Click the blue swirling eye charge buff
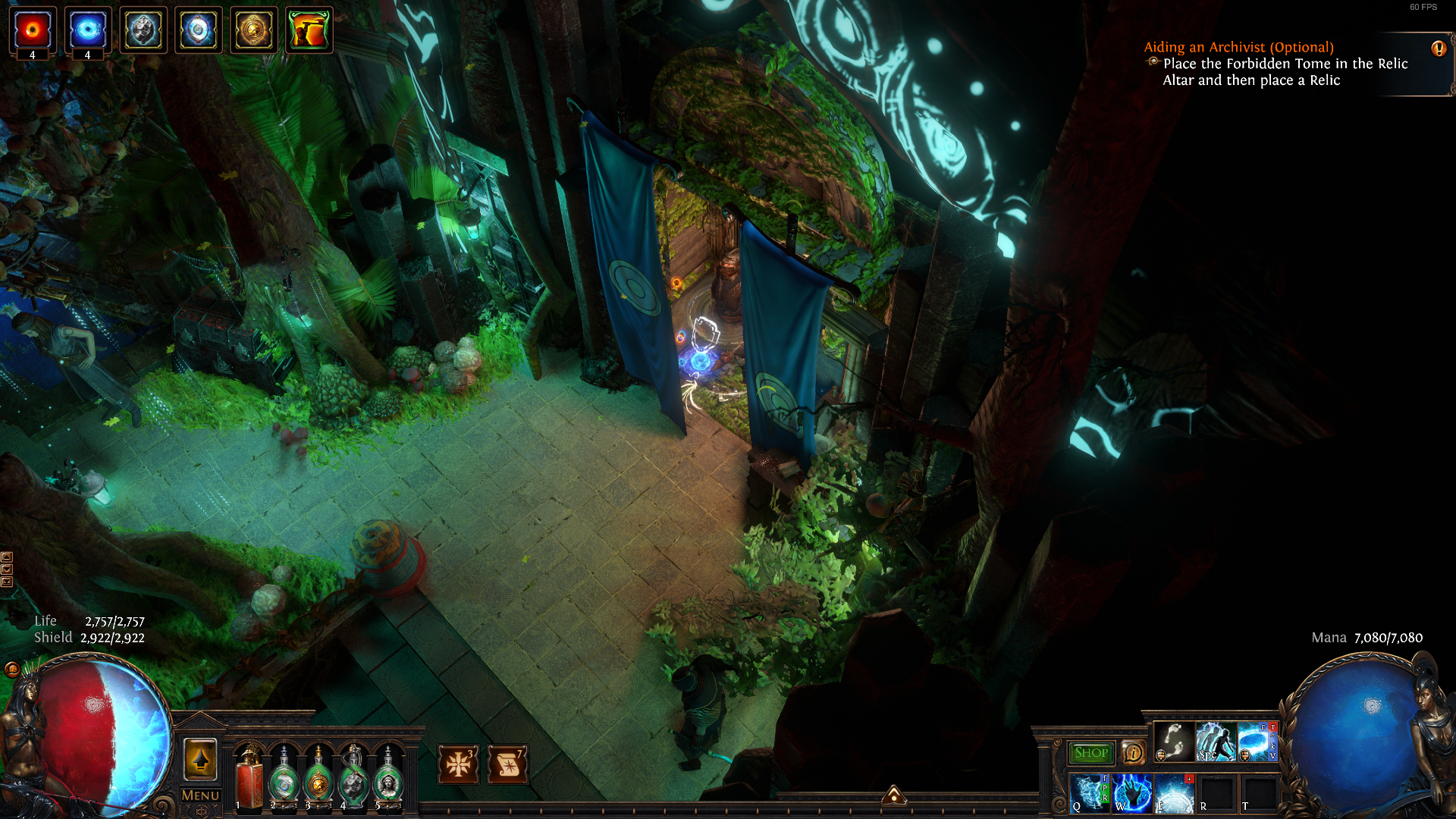Screen dimensions: 1456x819 pyautogui.click(x=88, y=30)
